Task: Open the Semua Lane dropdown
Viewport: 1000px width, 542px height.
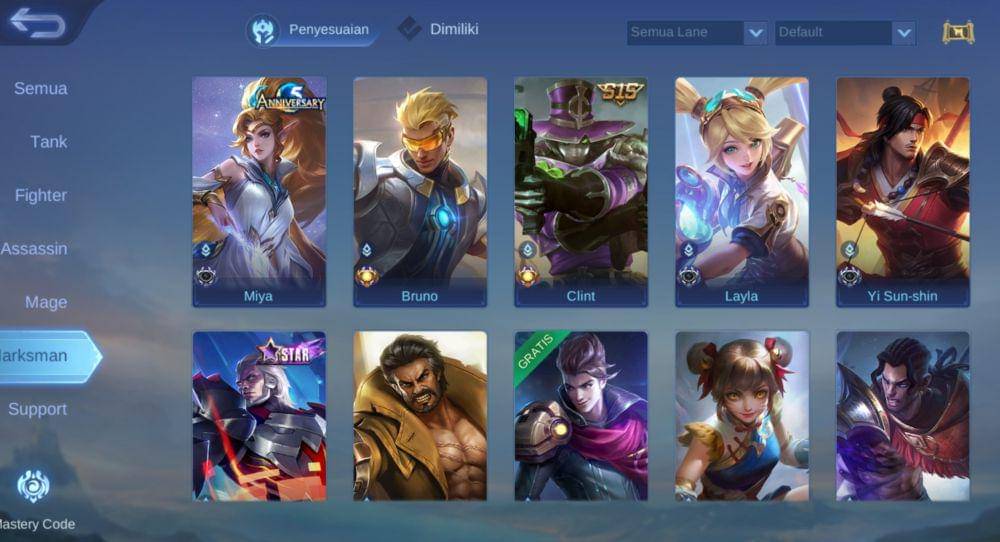Action: point(697,33)
